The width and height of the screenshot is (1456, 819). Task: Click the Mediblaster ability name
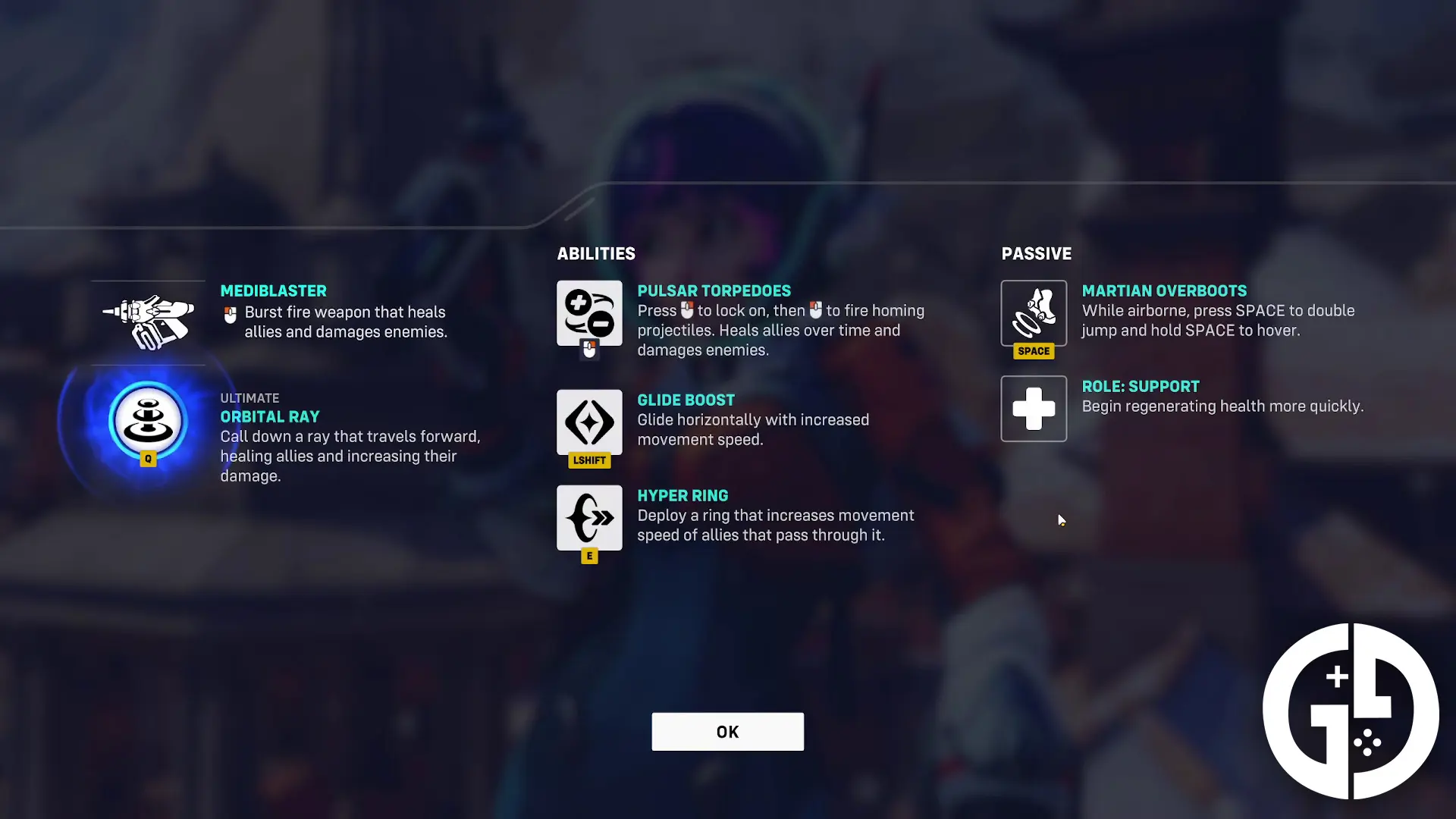[274, 290]
